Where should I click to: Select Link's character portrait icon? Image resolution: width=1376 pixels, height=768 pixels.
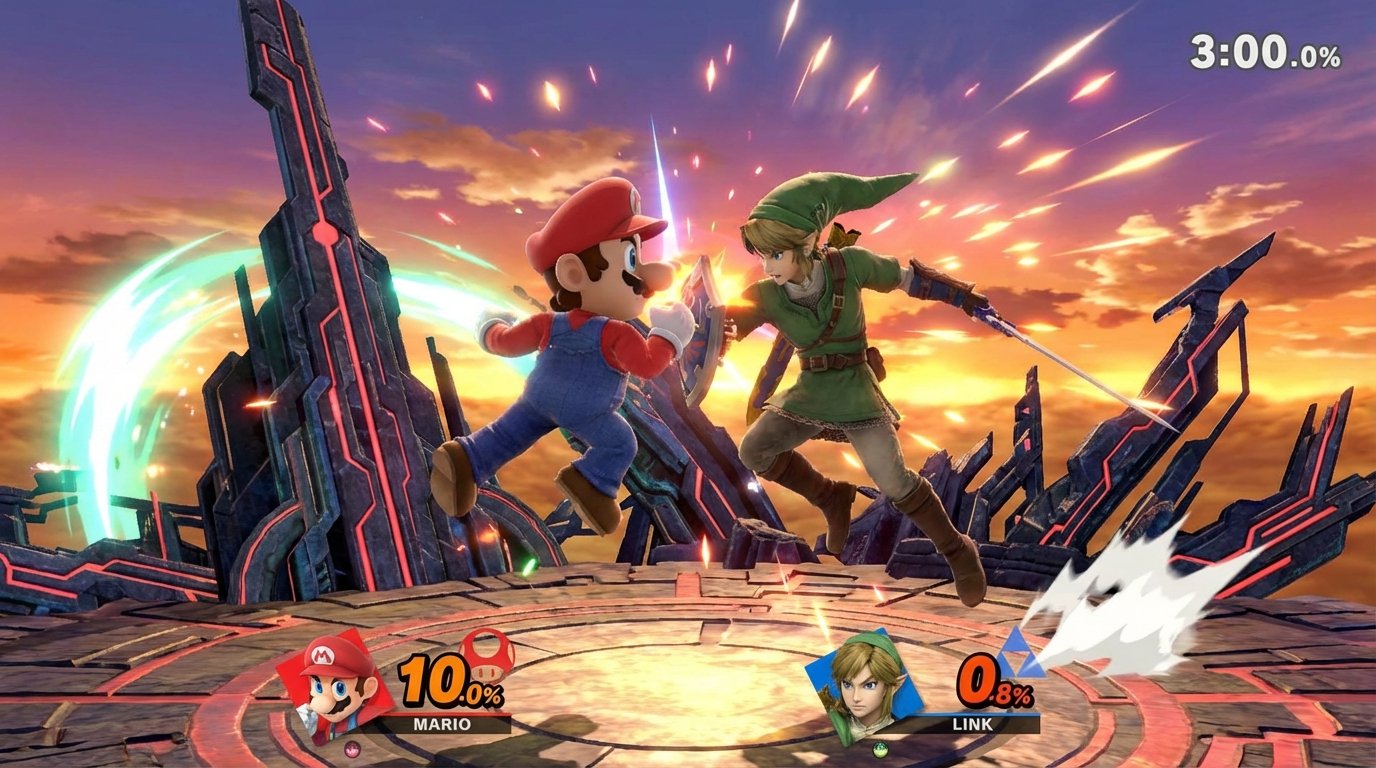[862, 689]
